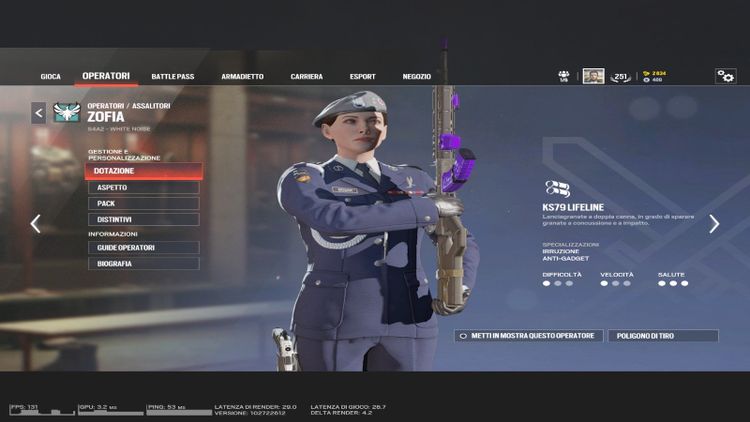Switch to the Esport tab
The image size is (750, 422).
362,76
